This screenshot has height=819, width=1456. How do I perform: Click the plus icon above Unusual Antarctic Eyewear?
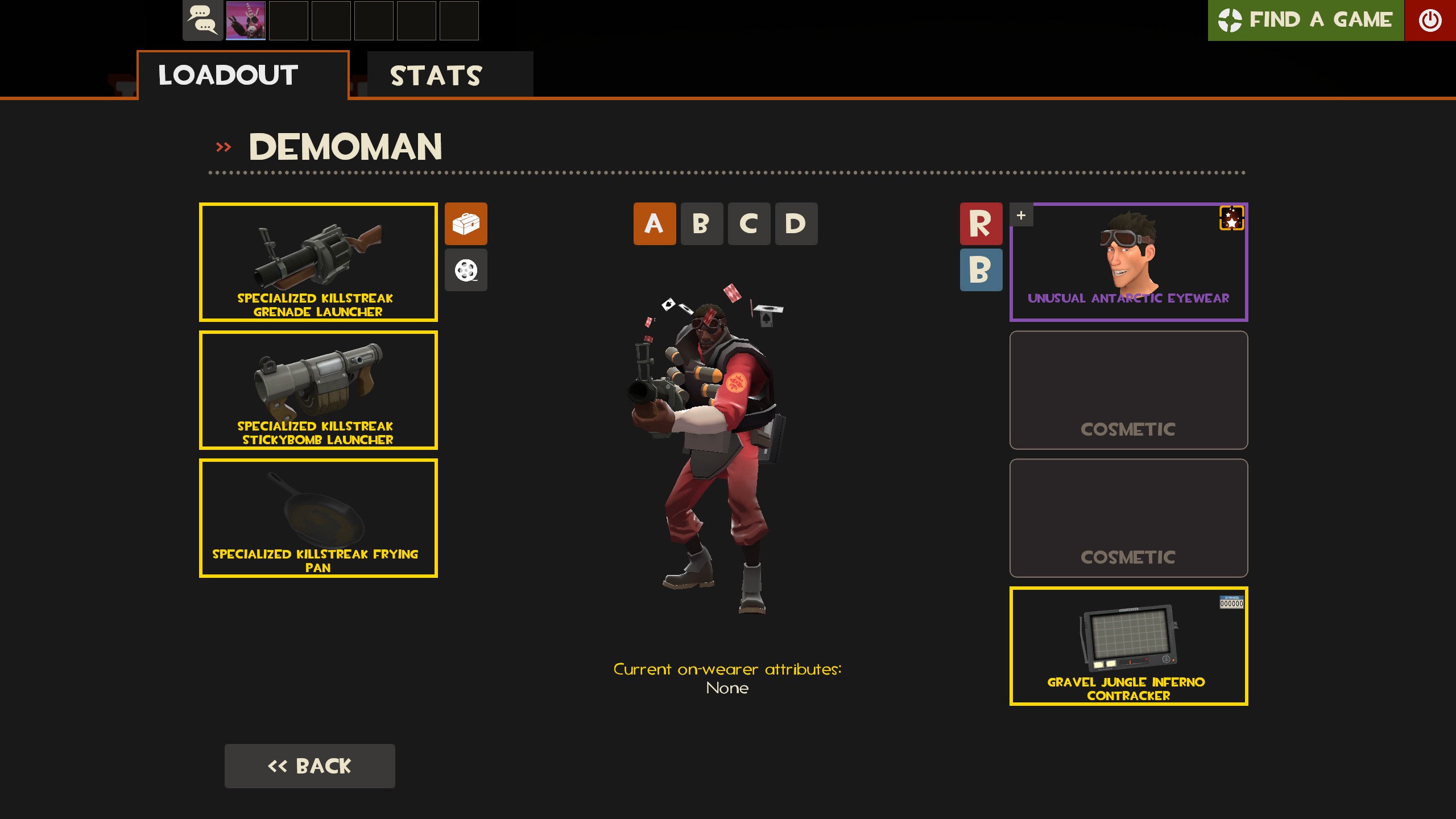pyautogui.click(x=1021, y=215)
